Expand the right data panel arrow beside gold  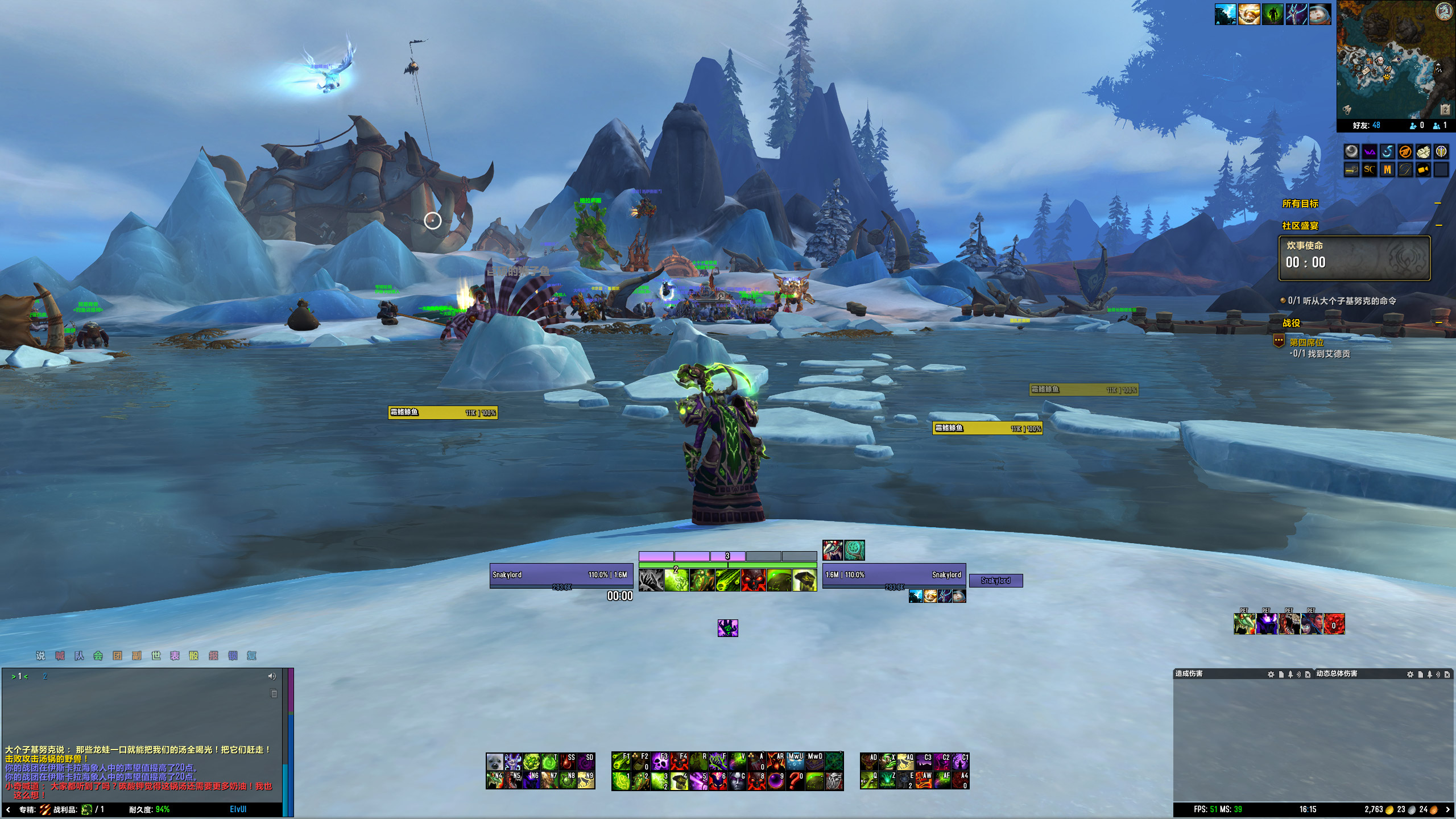tap(1447, 809)
